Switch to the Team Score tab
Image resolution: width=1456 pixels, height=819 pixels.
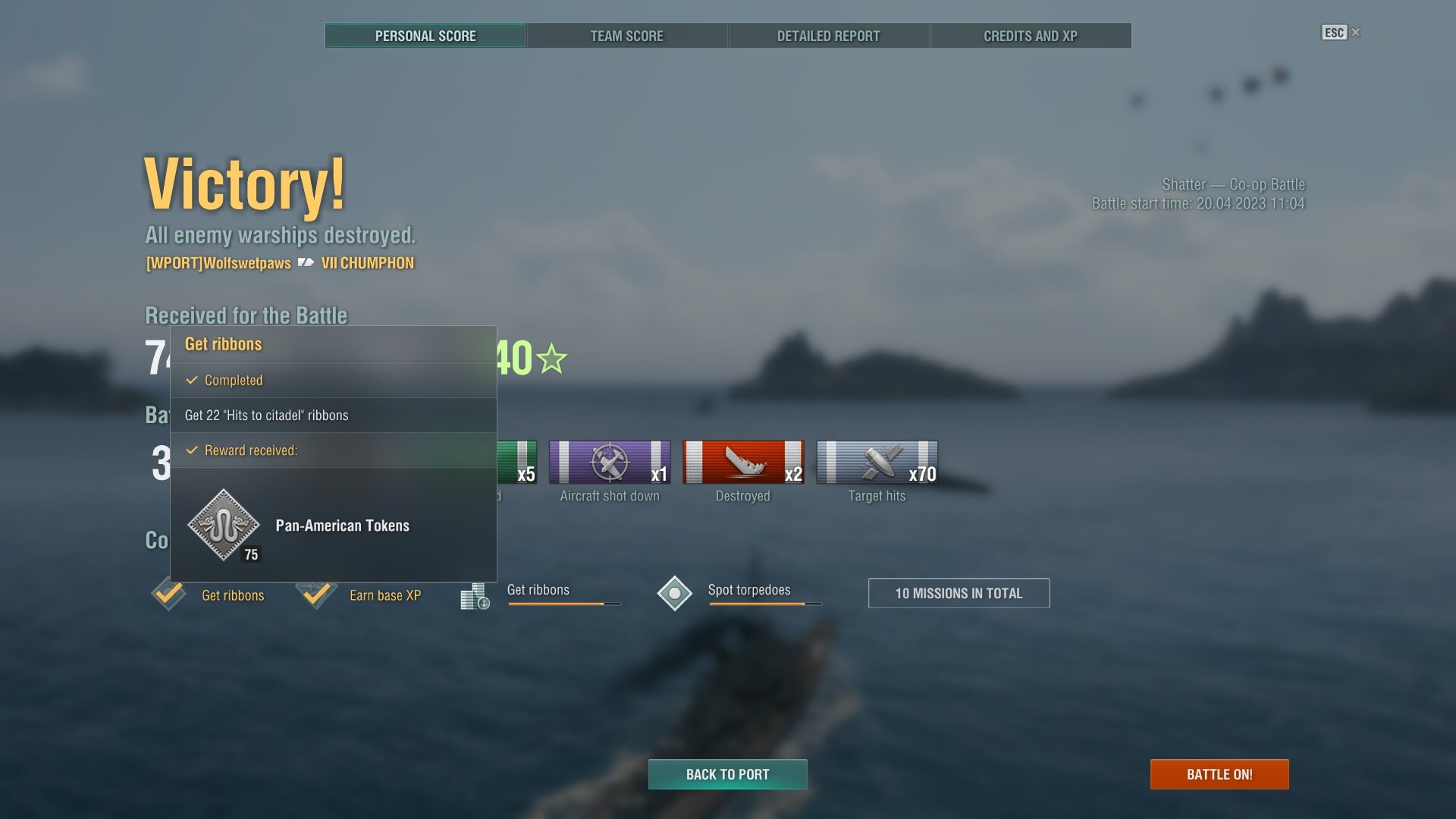626,36
